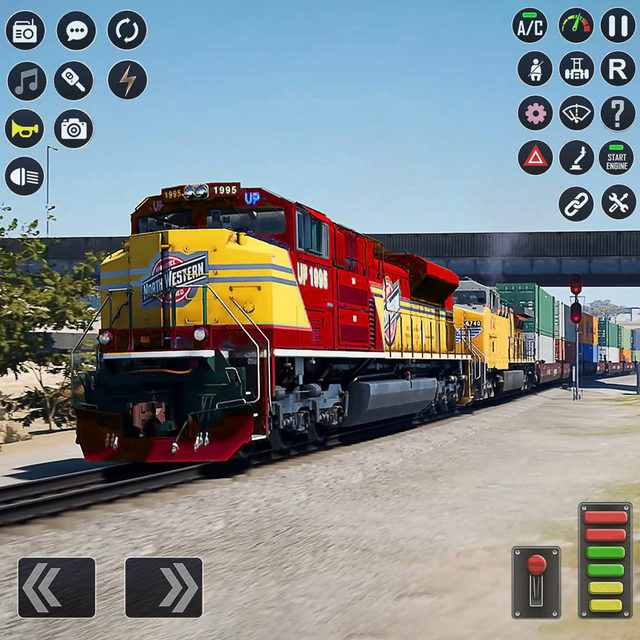Open the chat speech bubble
The image size is (640, 640).
click(76, 30)
